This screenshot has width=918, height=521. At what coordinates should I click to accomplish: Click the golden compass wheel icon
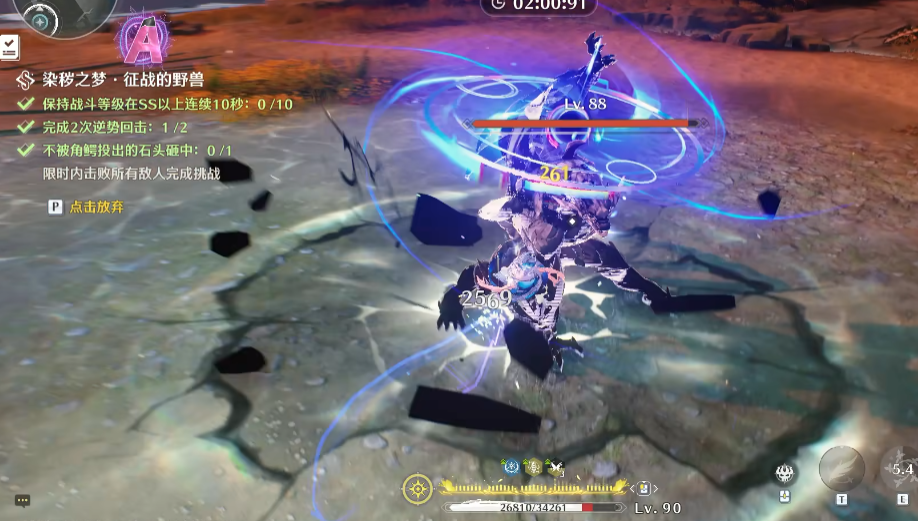point(418,488)
